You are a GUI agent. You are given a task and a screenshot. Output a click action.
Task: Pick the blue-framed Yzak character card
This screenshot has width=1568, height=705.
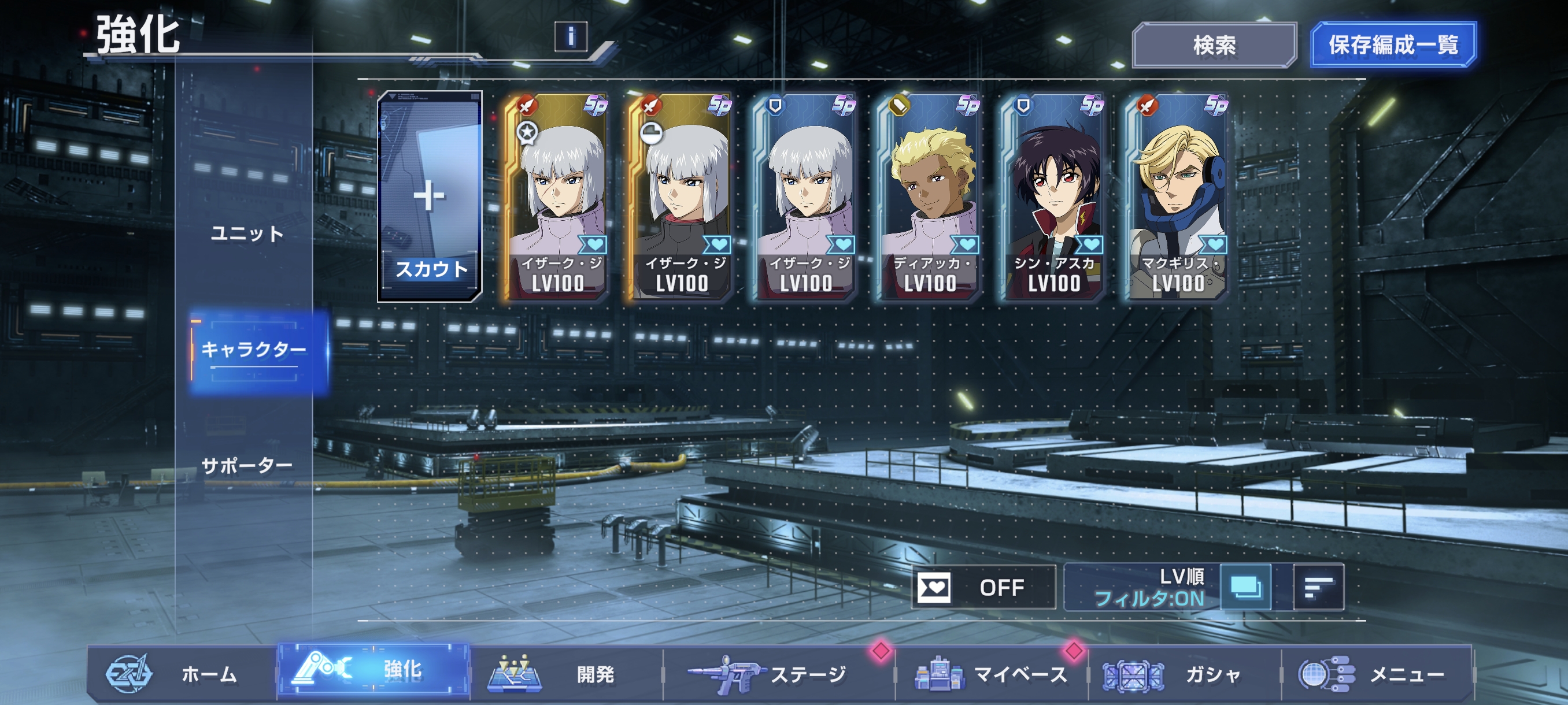[x=806, y=198]
